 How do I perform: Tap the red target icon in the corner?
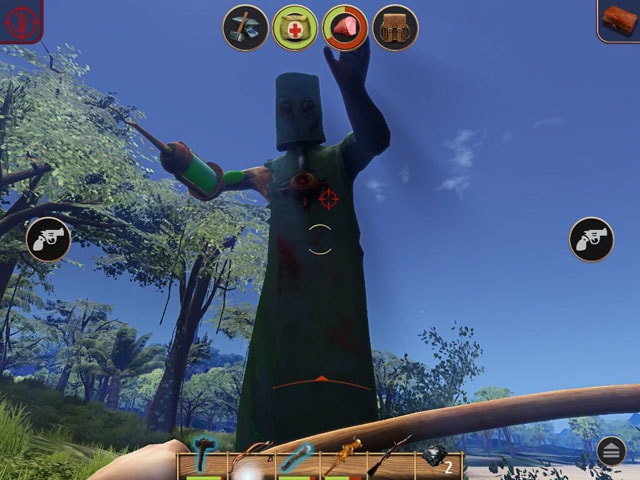(x=19, y=19)
